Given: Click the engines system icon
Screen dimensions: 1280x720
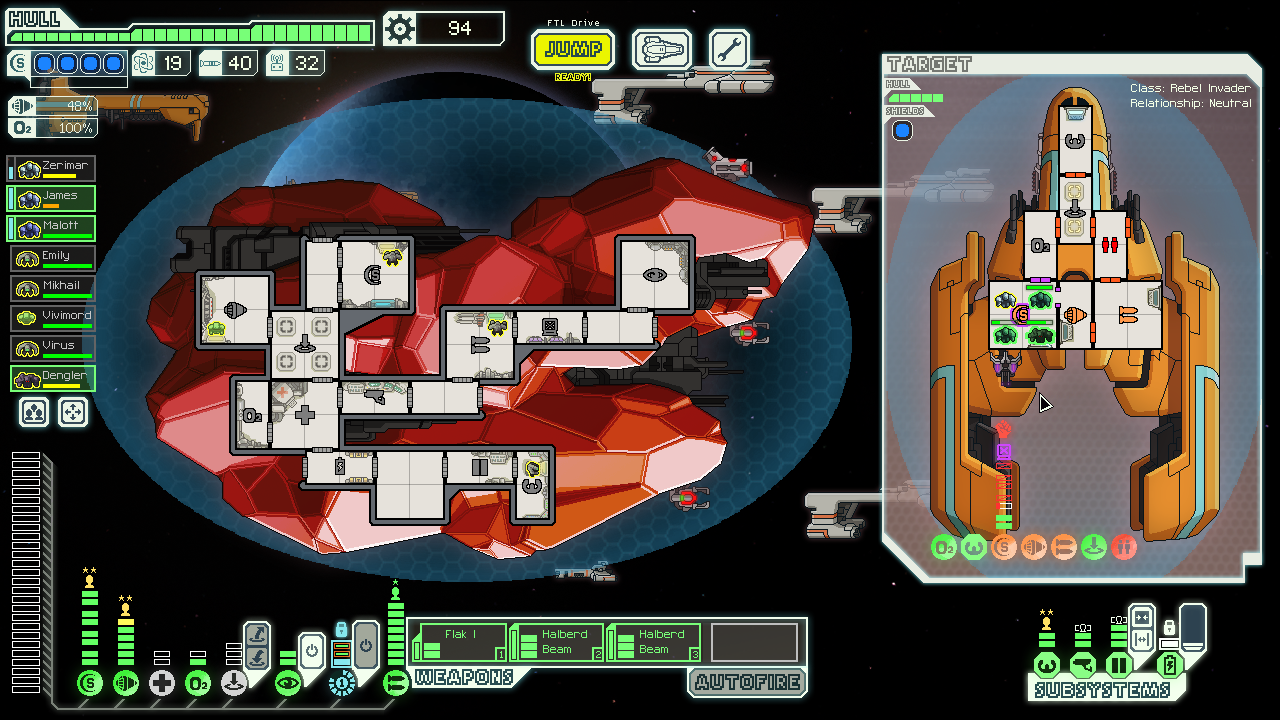Looking at the screenshot, I should click(126, 684).
